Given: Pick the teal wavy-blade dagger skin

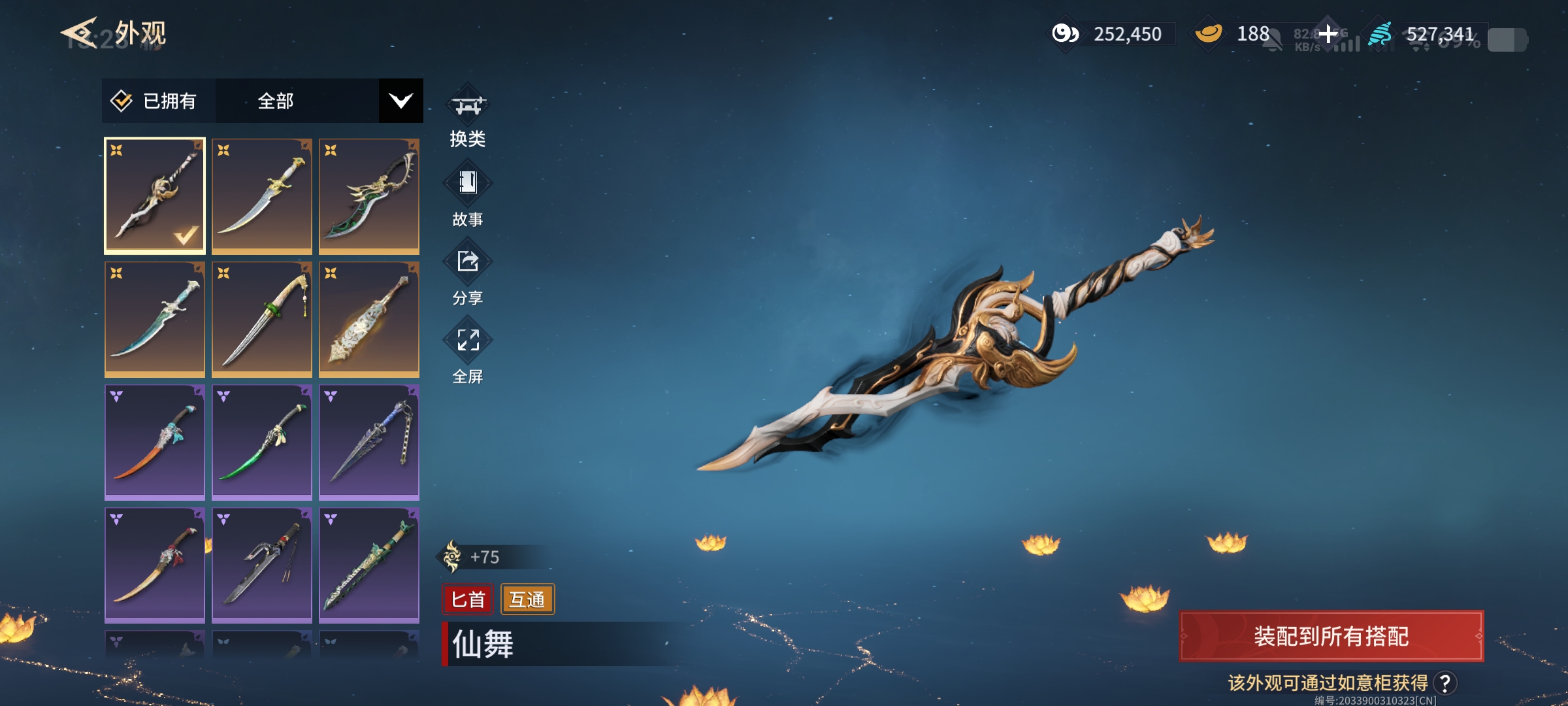Looking at the screenshot, I should 155,318.
